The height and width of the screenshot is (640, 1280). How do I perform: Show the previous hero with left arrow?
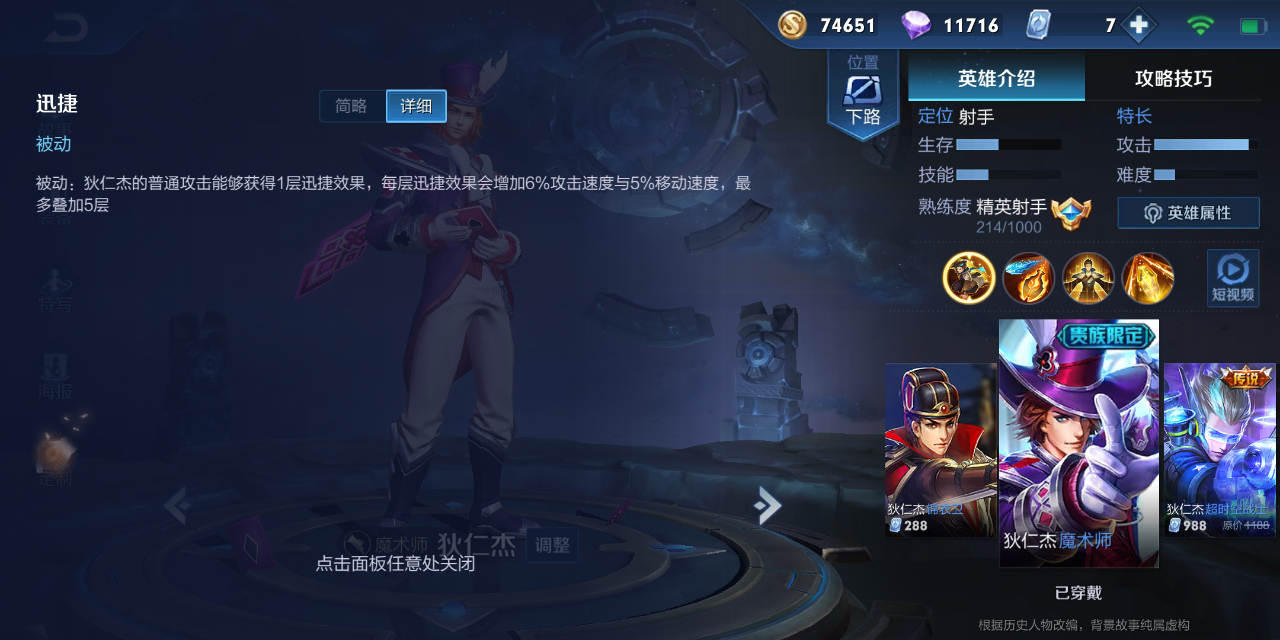tap(177, 506)
